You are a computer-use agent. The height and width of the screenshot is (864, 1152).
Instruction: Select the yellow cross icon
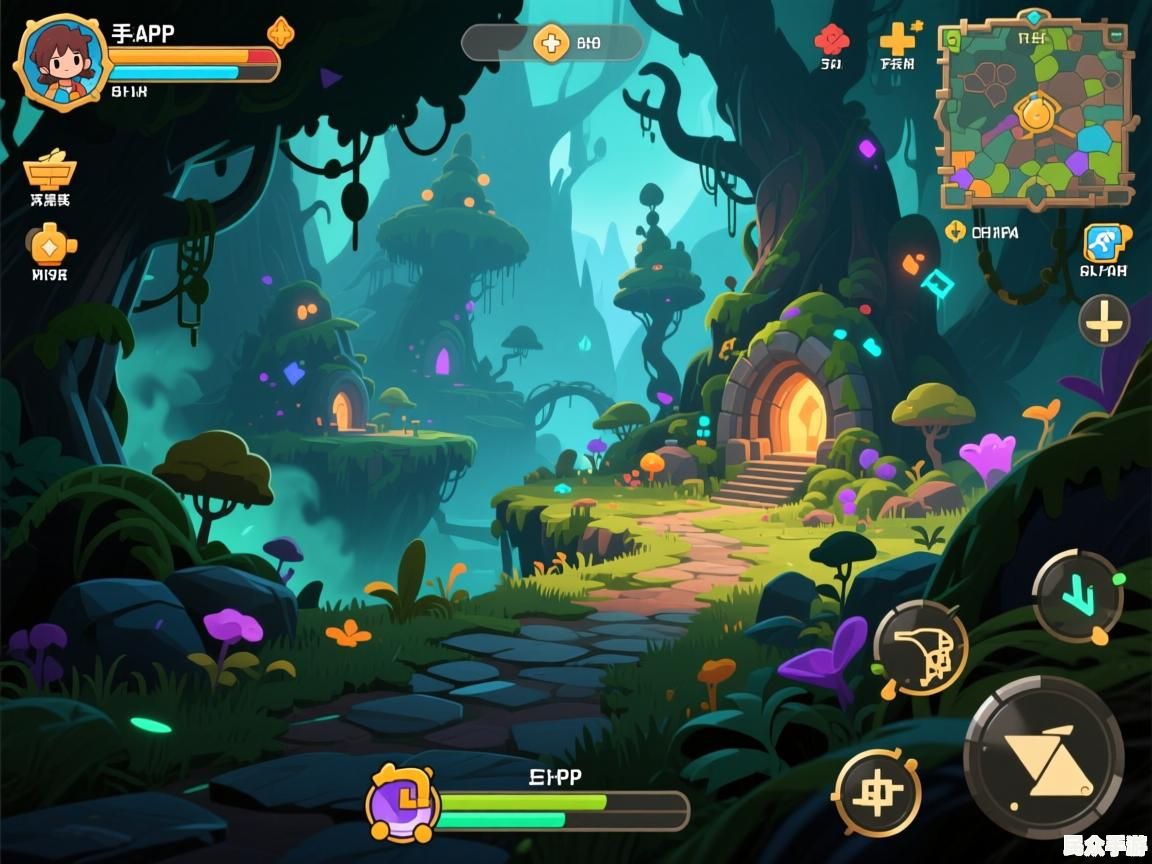pos(897,39)
